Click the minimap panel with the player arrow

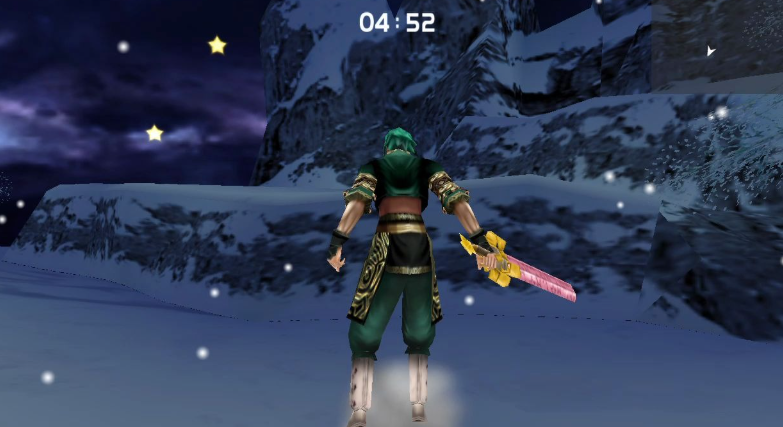pyautogui.click(x=716, y=46)
